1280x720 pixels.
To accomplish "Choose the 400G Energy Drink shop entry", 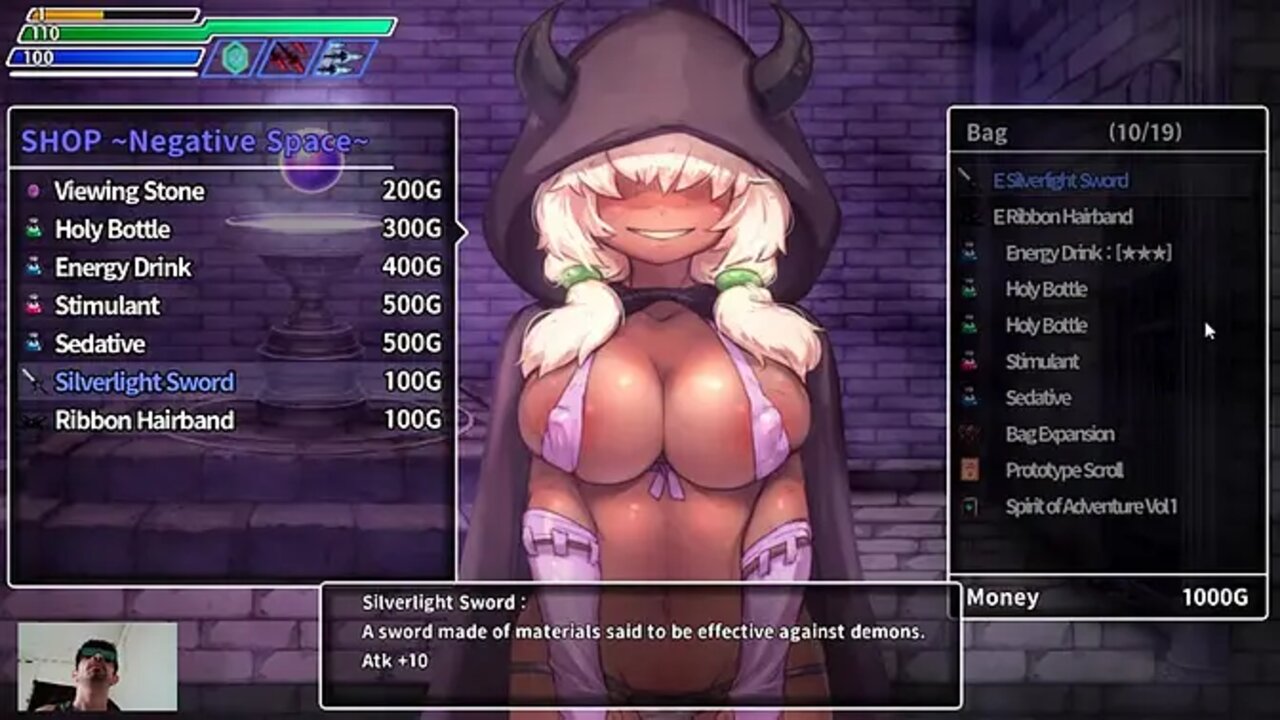I will pyautogui.click(x=123, y=267).
